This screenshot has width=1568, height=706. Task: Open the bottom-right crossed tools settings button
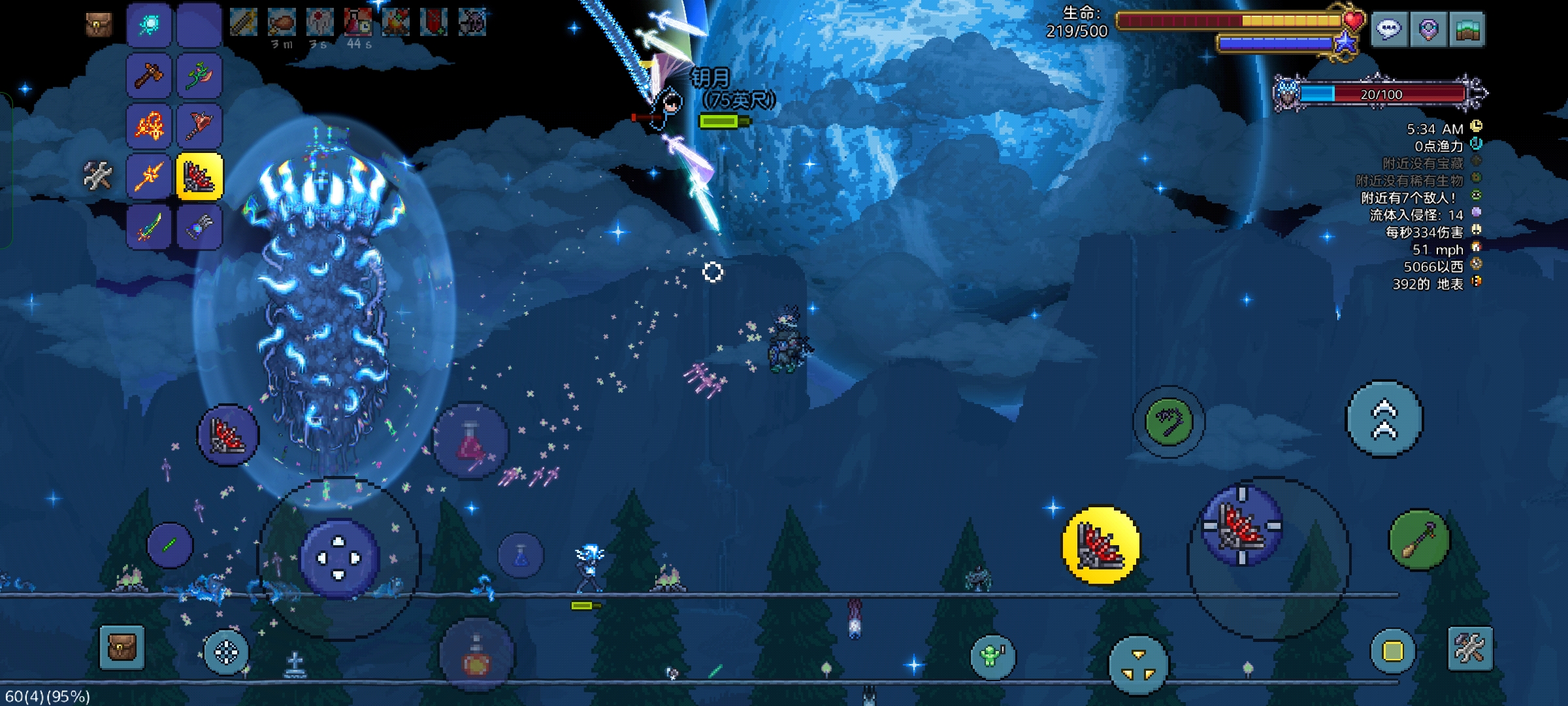pos(1470,649)
